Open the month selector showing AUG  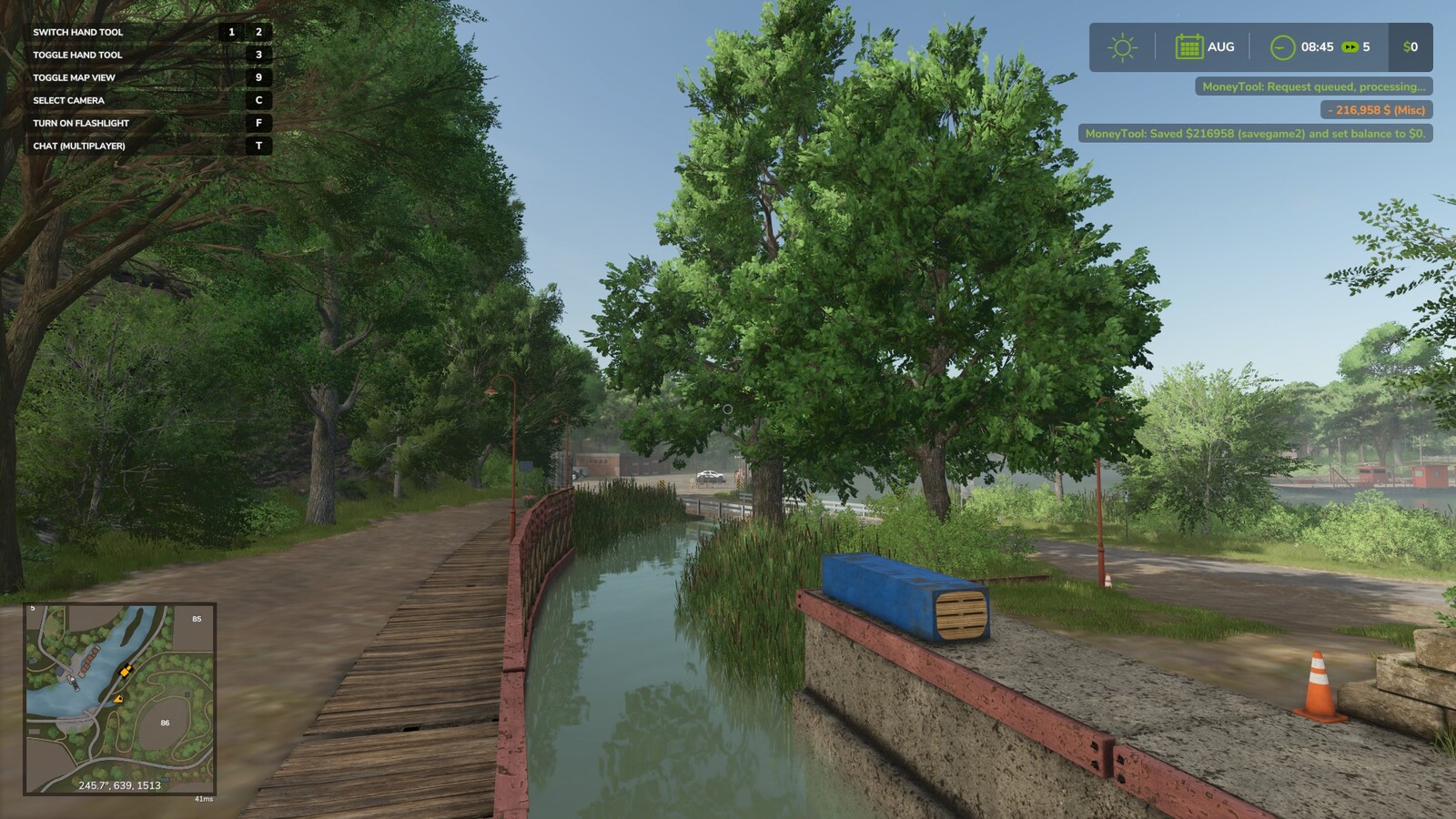(x=1219, y=46)
